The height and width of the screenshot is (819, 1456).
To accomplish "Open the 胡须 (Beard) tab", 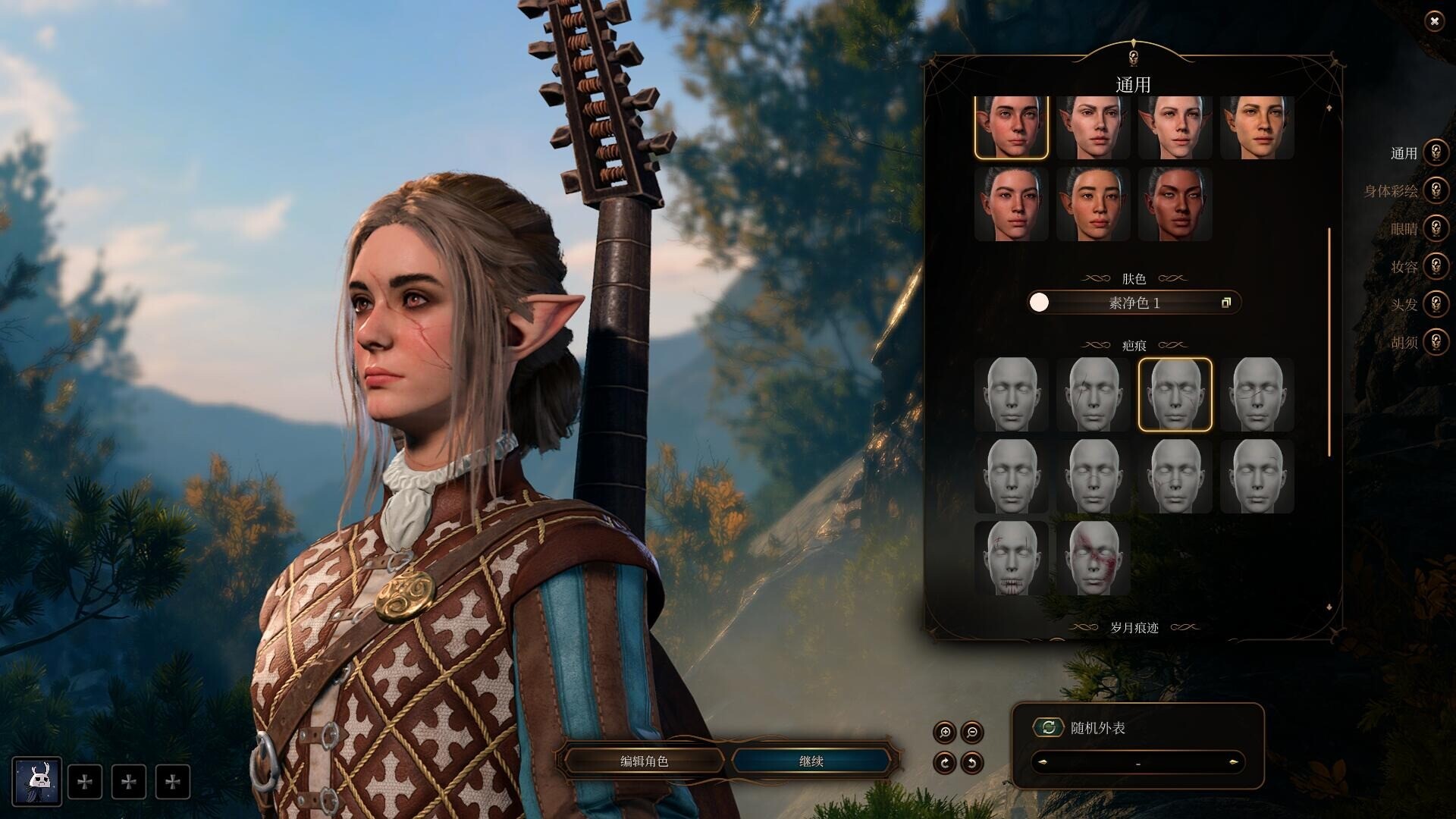I will coord(1435,342).
